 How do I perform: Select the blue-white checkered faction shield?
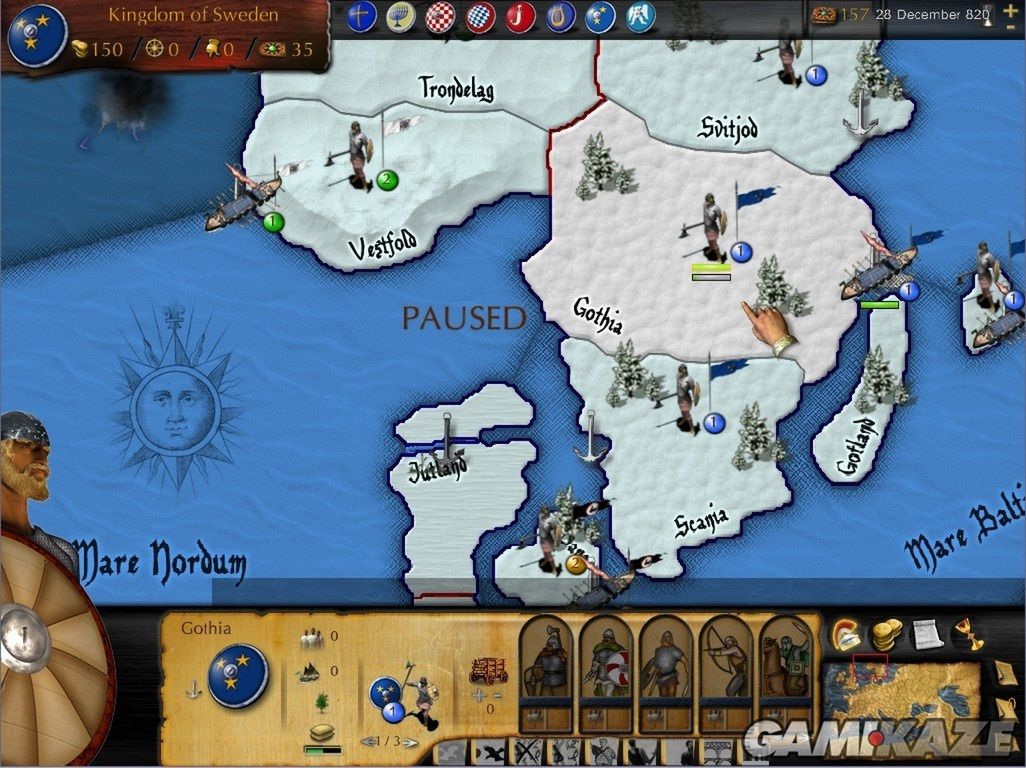[x=480, y=17]
